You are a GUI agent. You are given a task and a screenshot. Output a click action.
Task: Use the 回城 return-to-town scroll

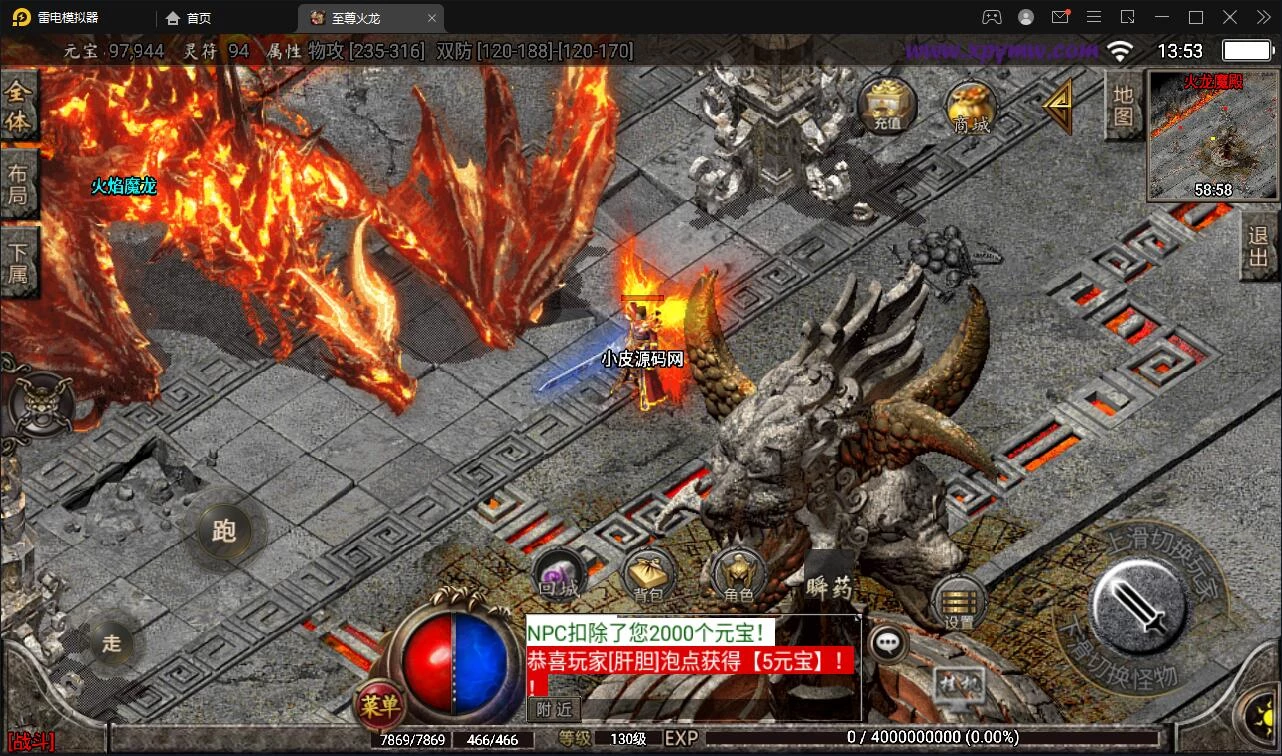coord(559,576)
